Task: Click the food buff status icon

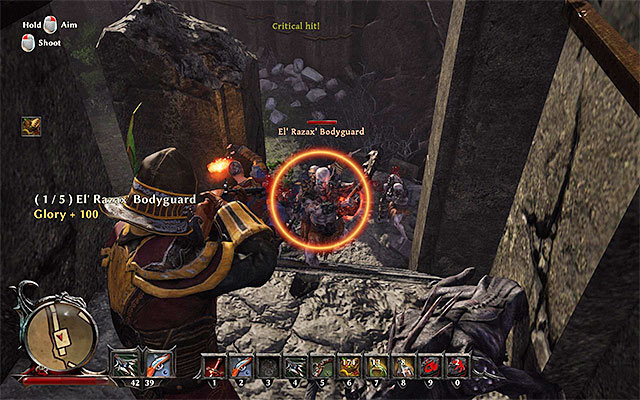Action: point(30,126)
